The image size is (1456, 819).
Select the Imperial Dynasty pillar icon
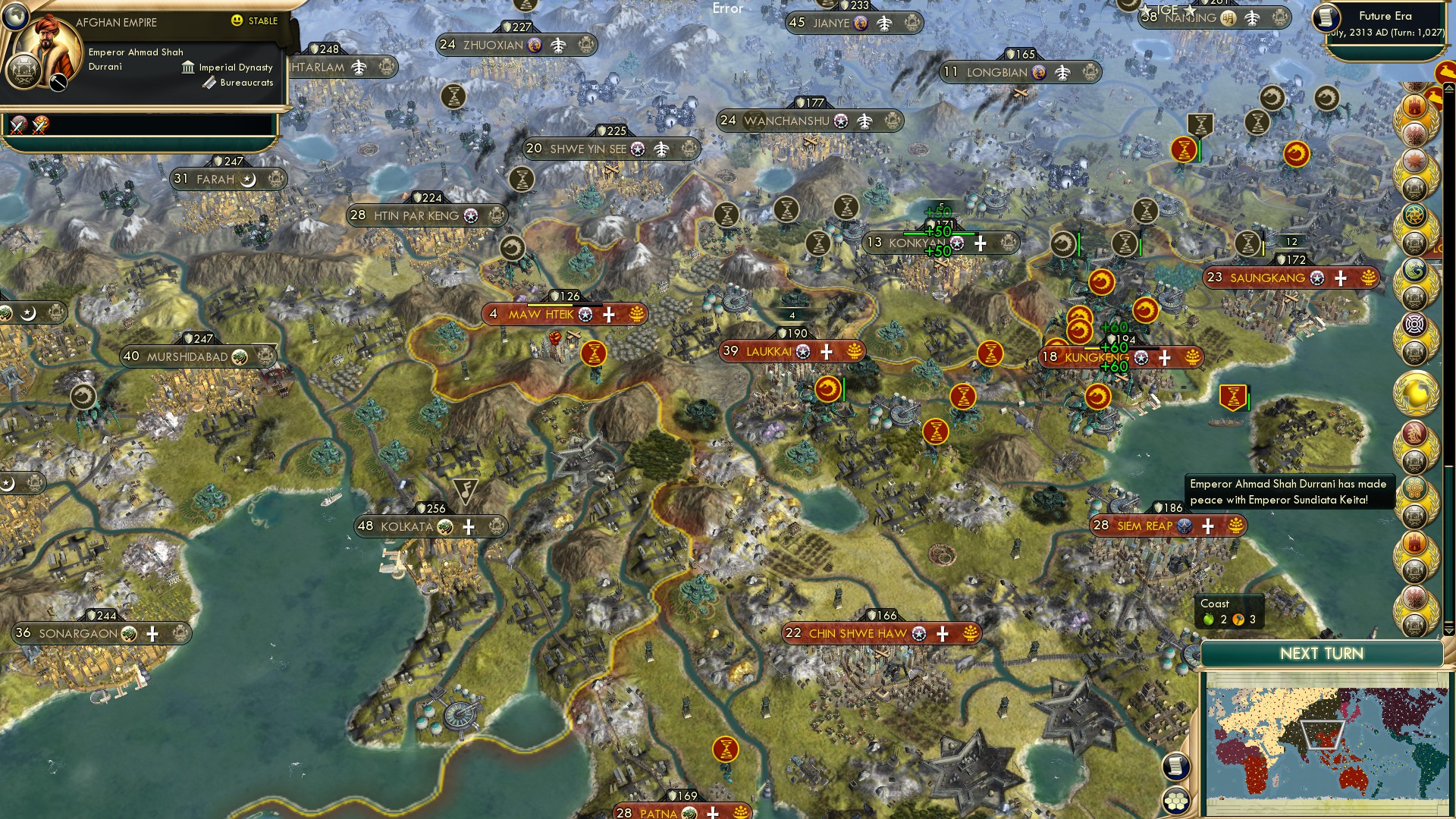(x=188, y=67)
